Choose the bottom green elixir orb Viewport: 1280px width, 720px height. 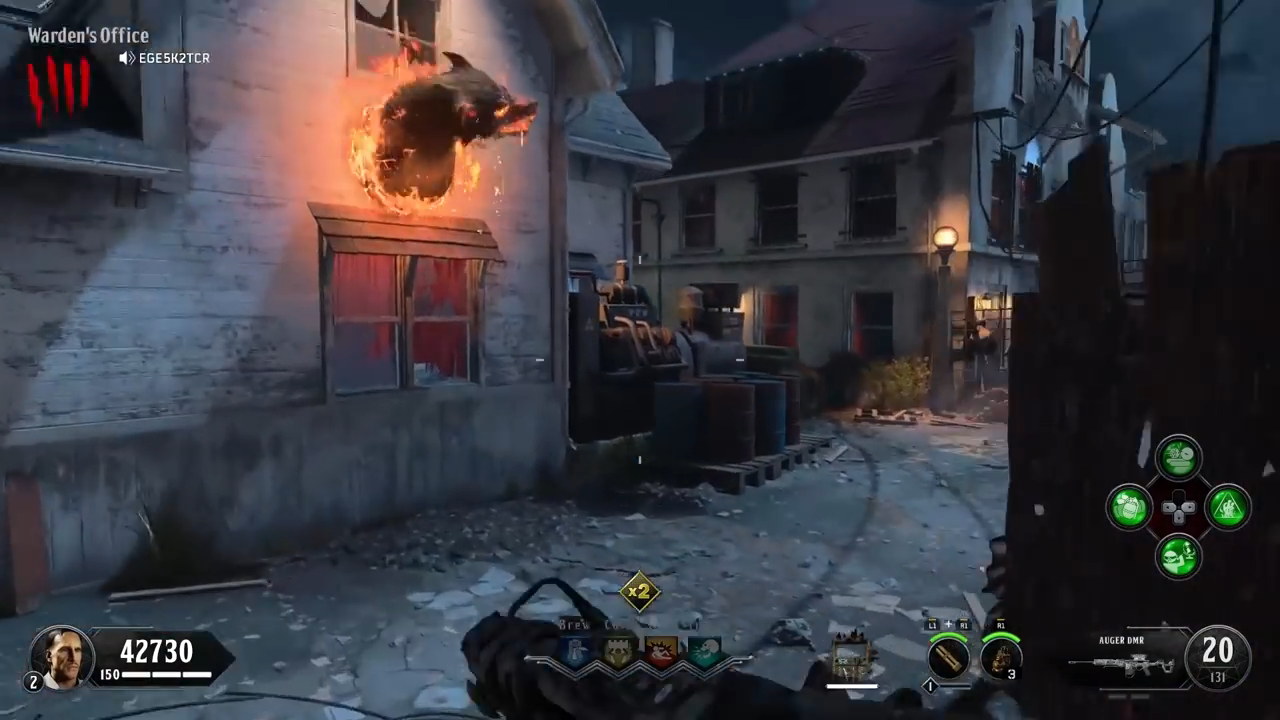(1179, 556)
